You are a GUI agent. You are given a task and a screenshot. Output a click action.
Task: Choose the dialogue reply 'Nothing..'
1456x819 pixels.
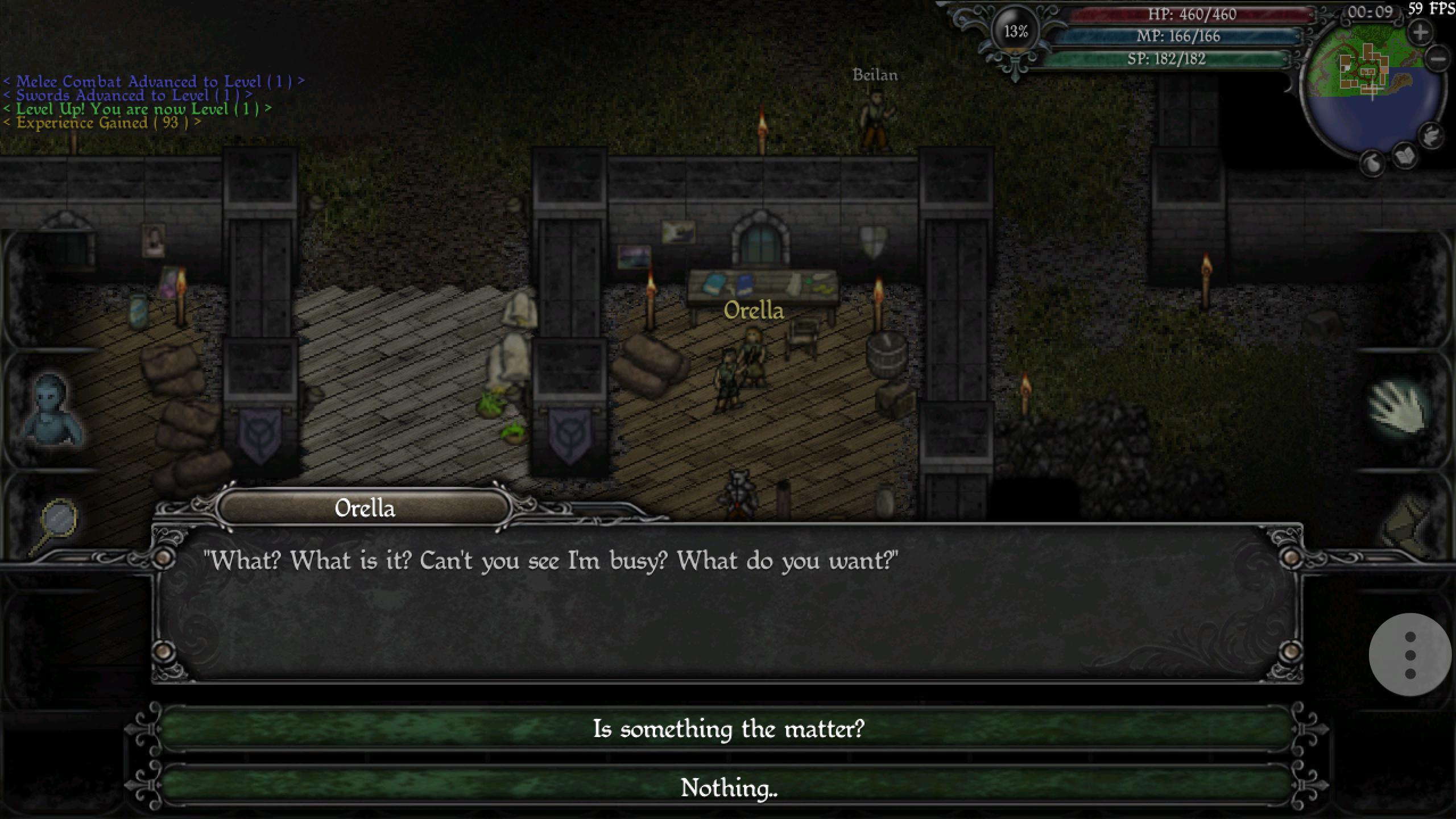point(728,789)
